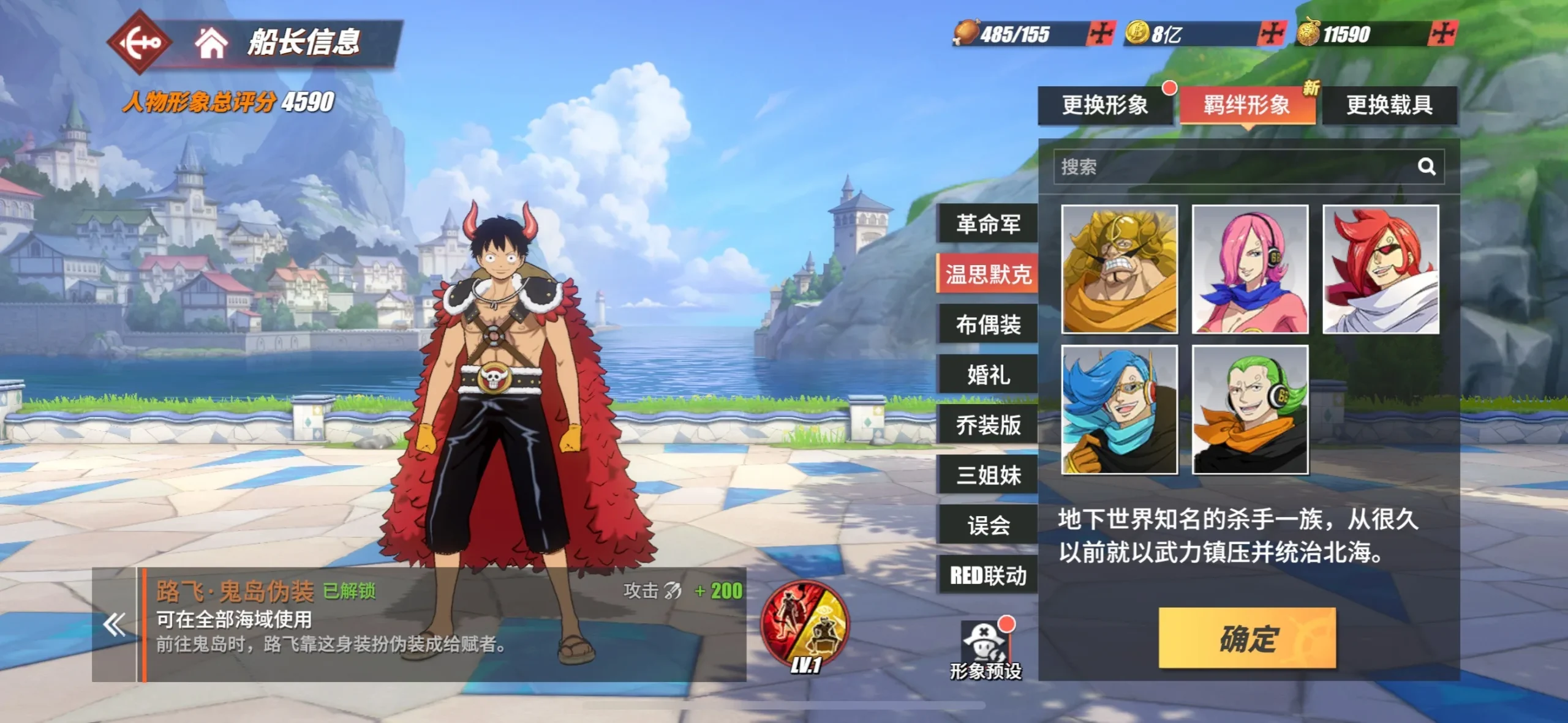Add more meat stamina with plus button
Screen dimensions: 1568x723
coord(1101,34)
